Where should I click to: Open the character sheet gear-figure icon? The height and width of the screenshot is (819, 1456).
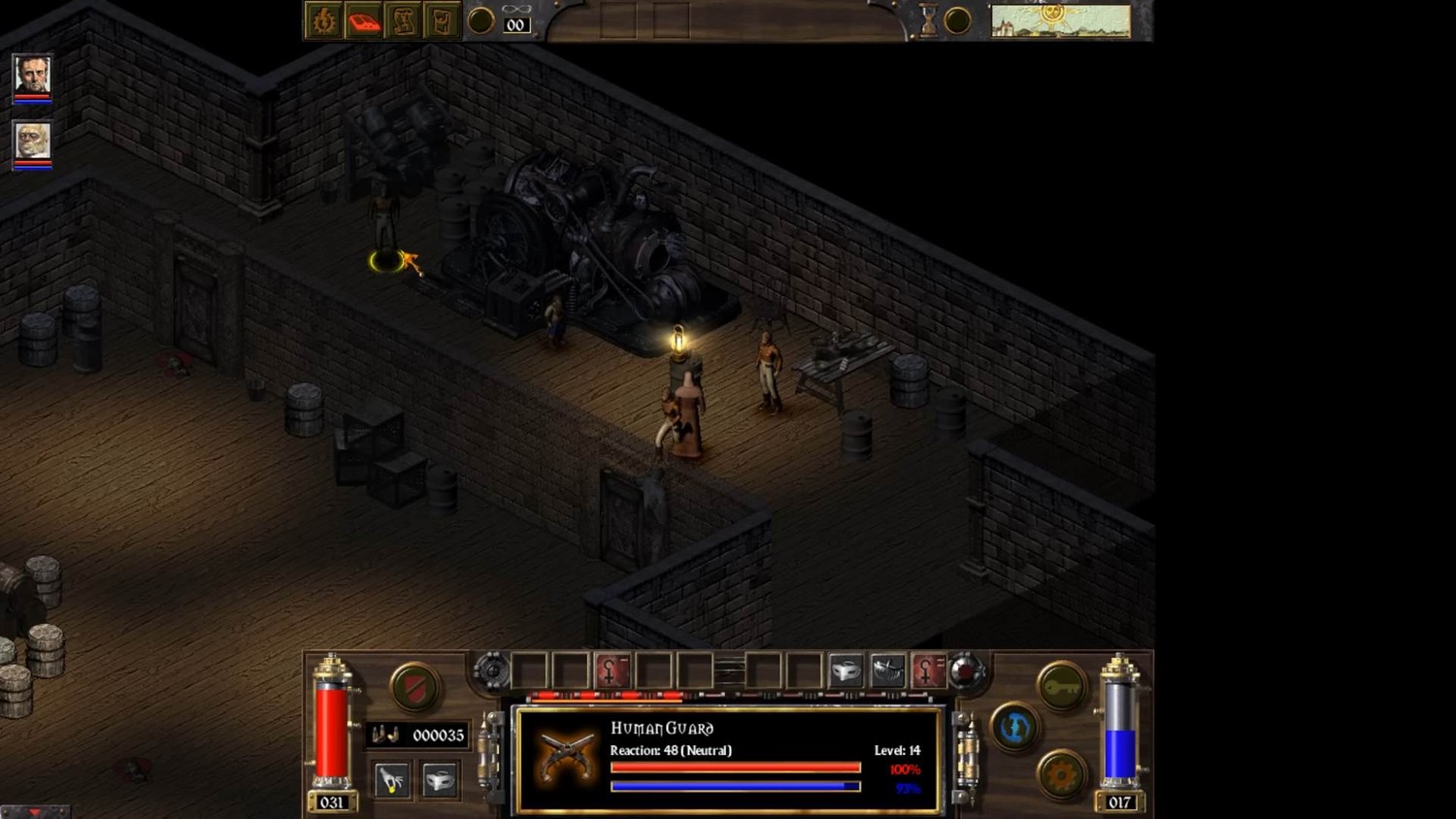[x=323, y=20]
